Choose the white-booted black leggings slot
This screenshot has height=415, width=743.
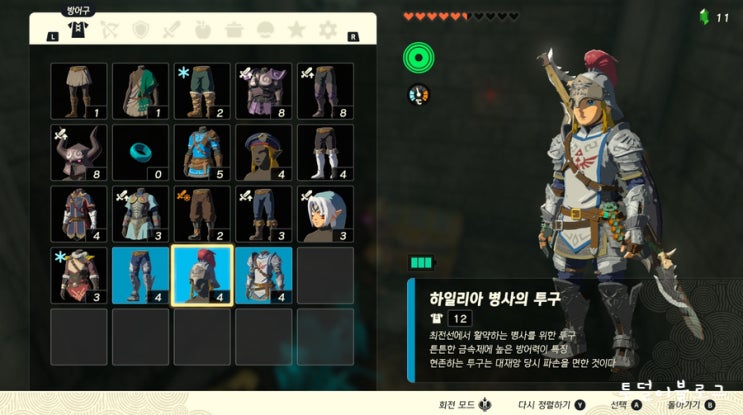click(324, 153)
